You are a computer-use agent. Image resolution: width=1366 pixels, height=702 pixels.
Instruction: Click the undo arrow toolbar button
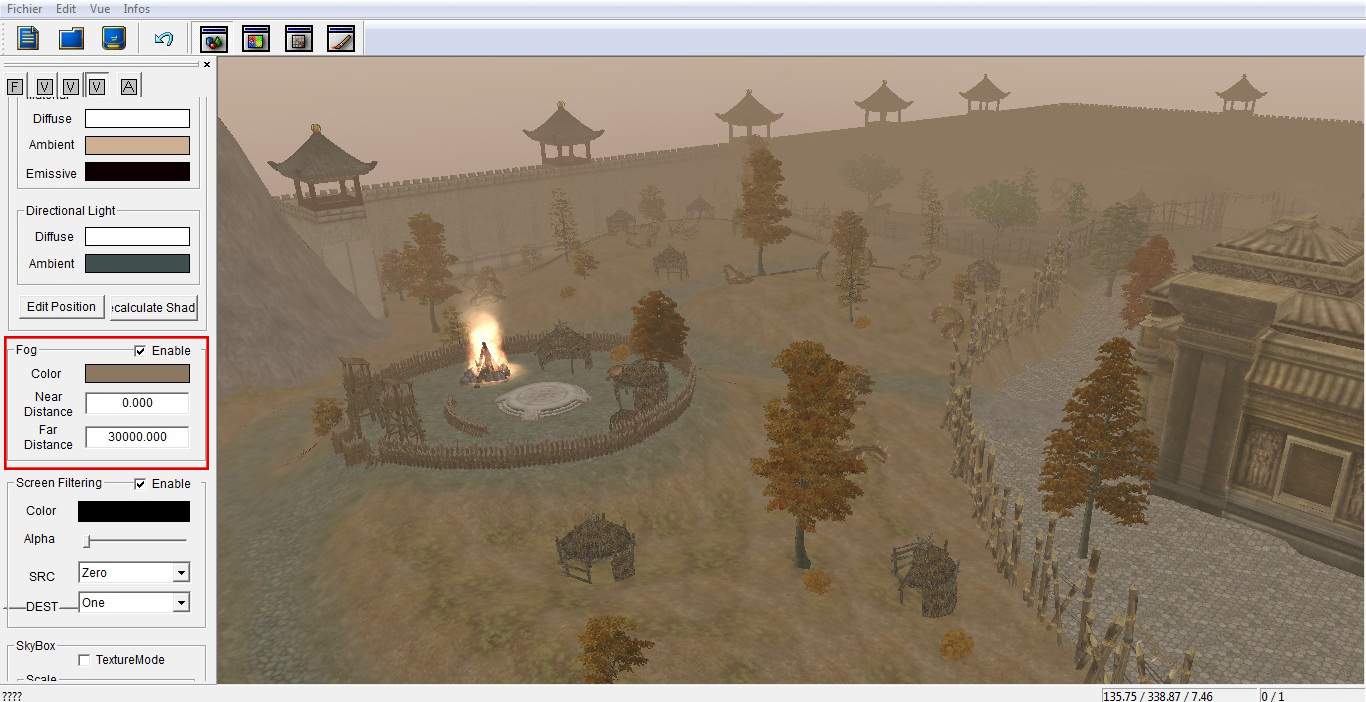coord(164,39)
